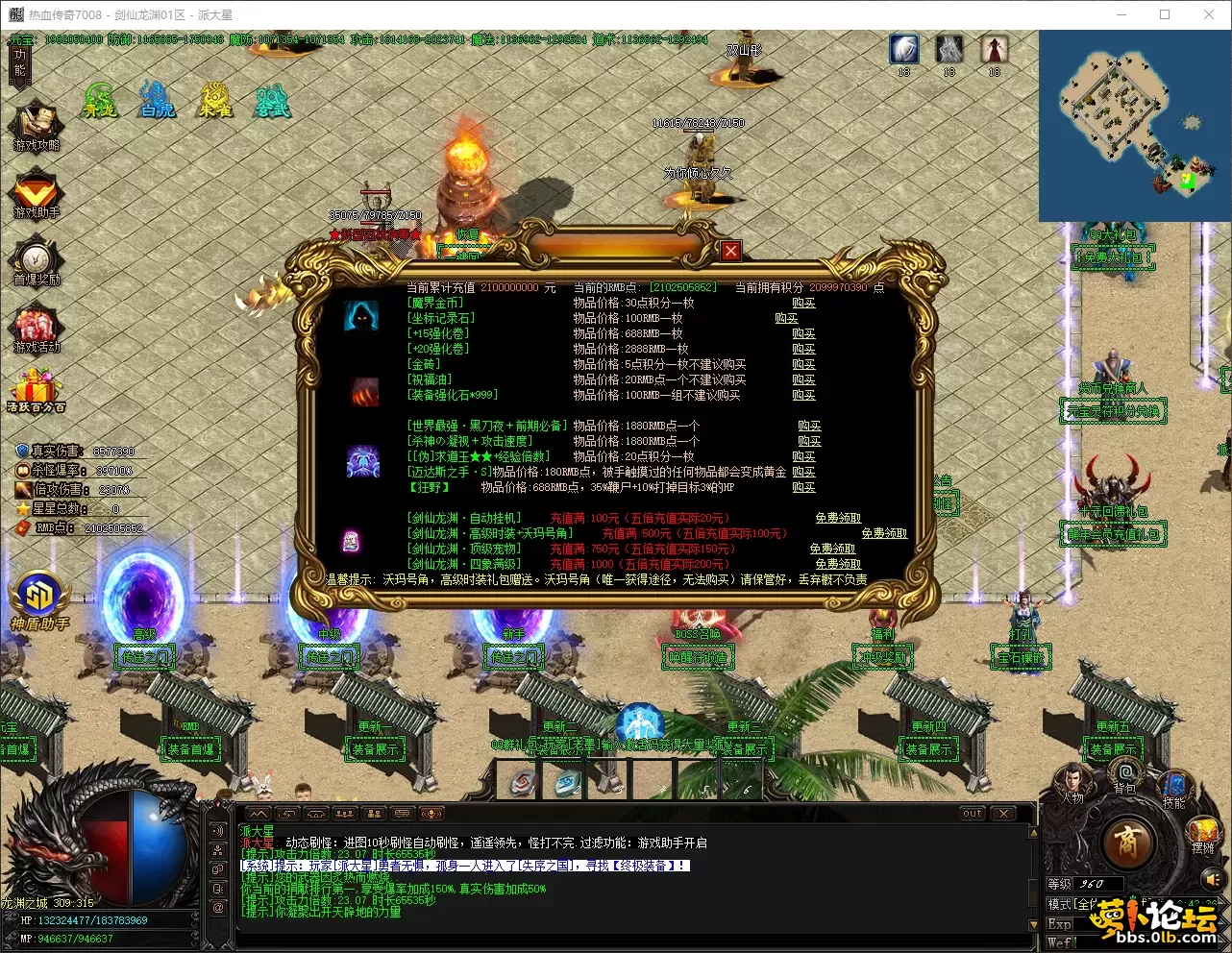Buy the 魔界金币 item

[803, 303]
